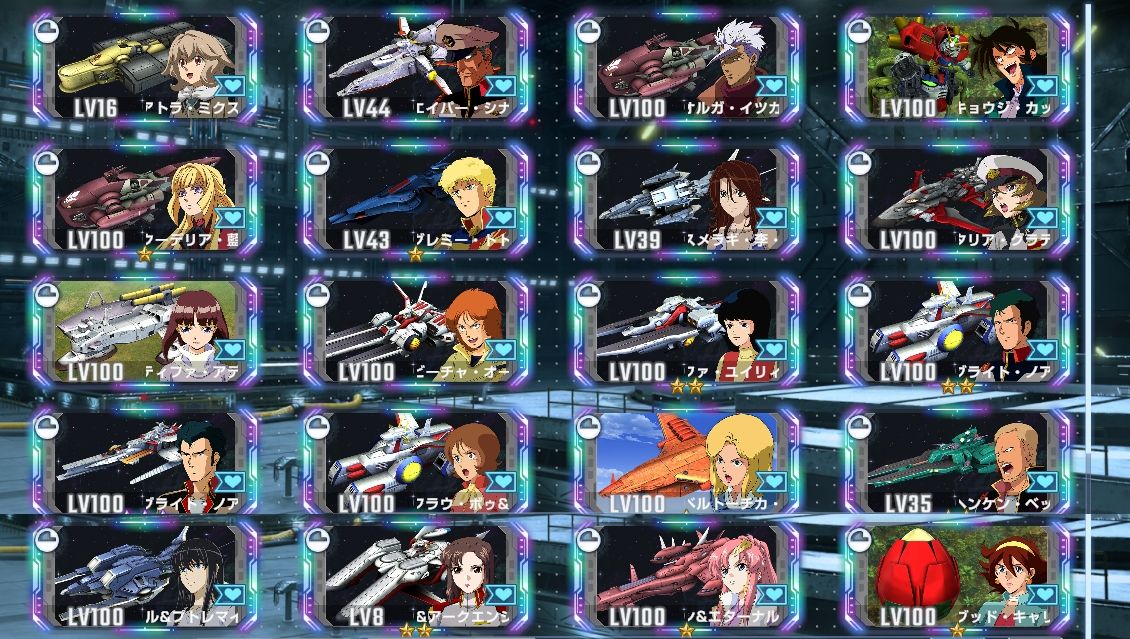Choose the LV44 captain with peaked cap
The width and height of the screenshot is (1130, 639).
point(417,68)
